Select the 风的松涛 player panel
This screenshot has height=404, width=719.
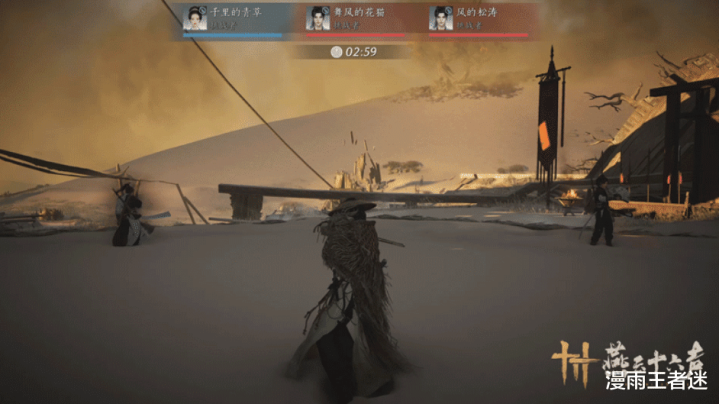click(480, 18)
